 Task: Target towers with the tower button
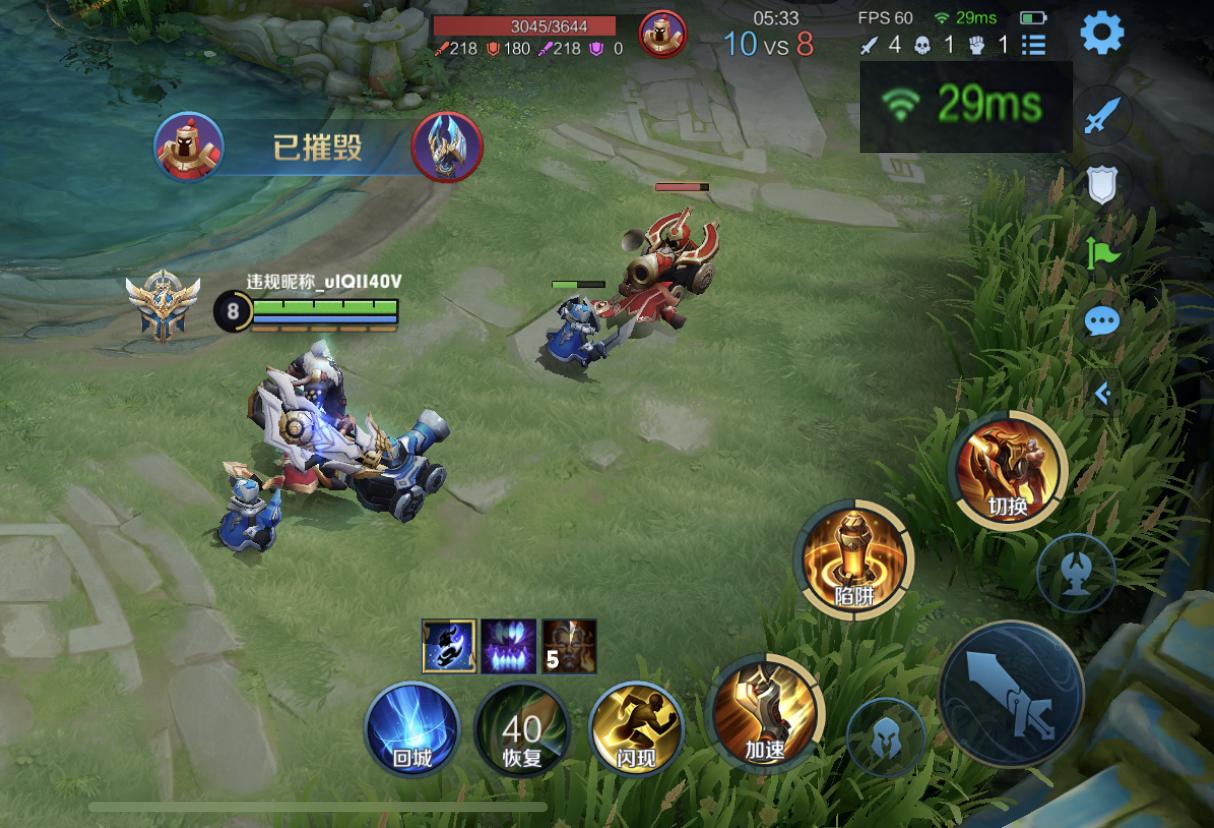(1075, 573)
